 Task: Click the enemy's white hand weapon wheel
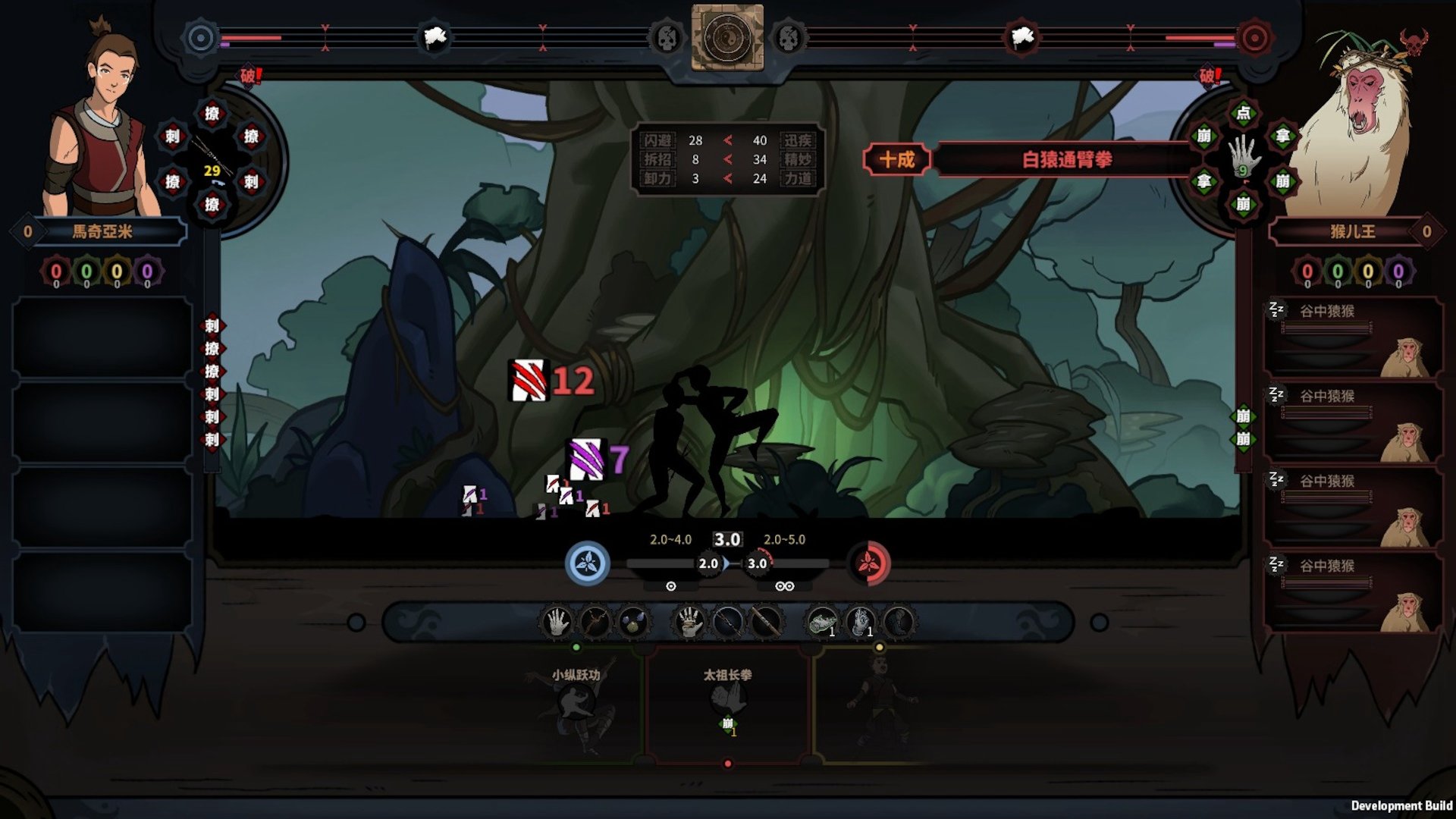(1244, 158)
